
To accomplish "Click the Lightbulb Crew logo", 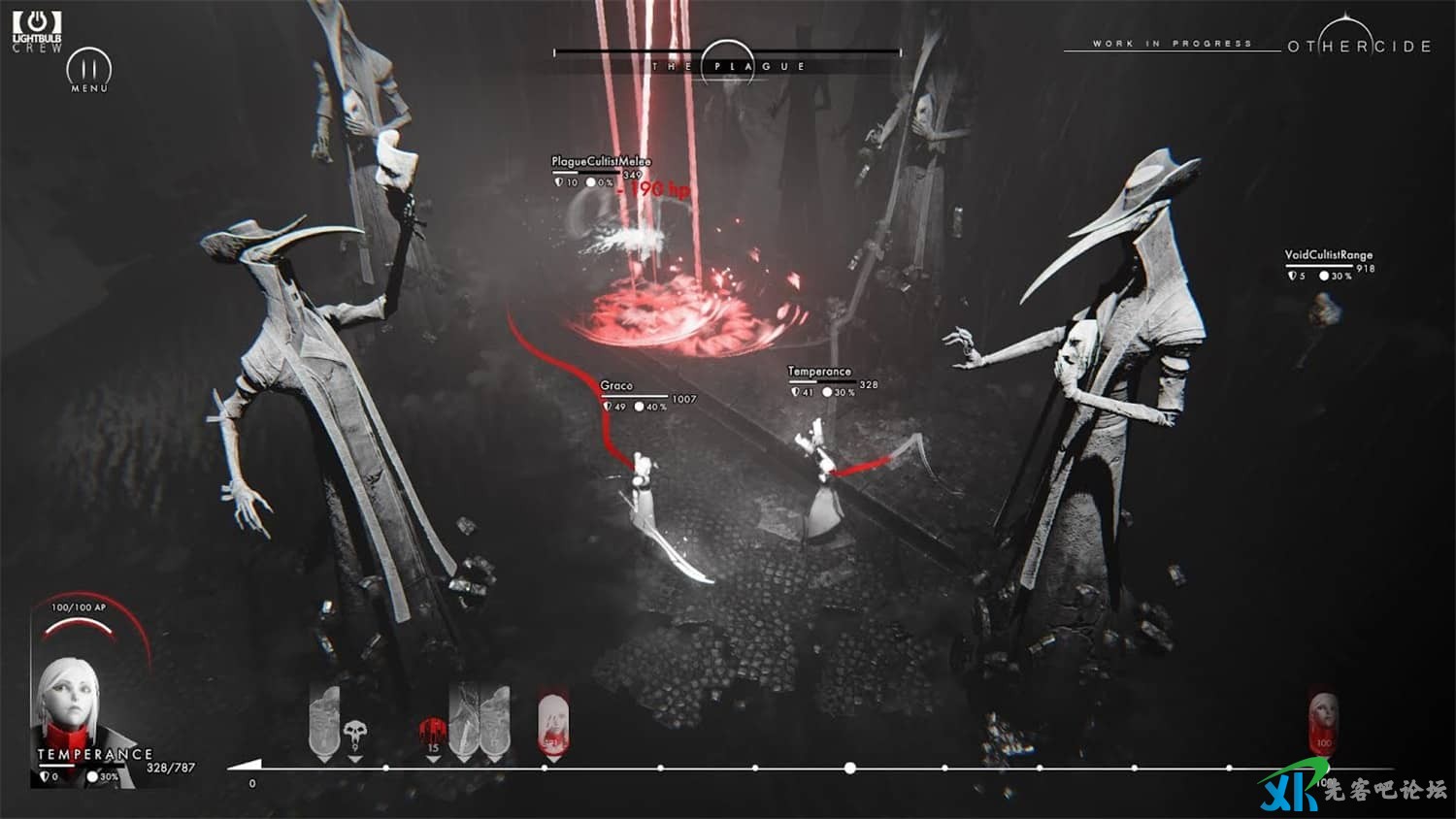I will pos(37,30).
